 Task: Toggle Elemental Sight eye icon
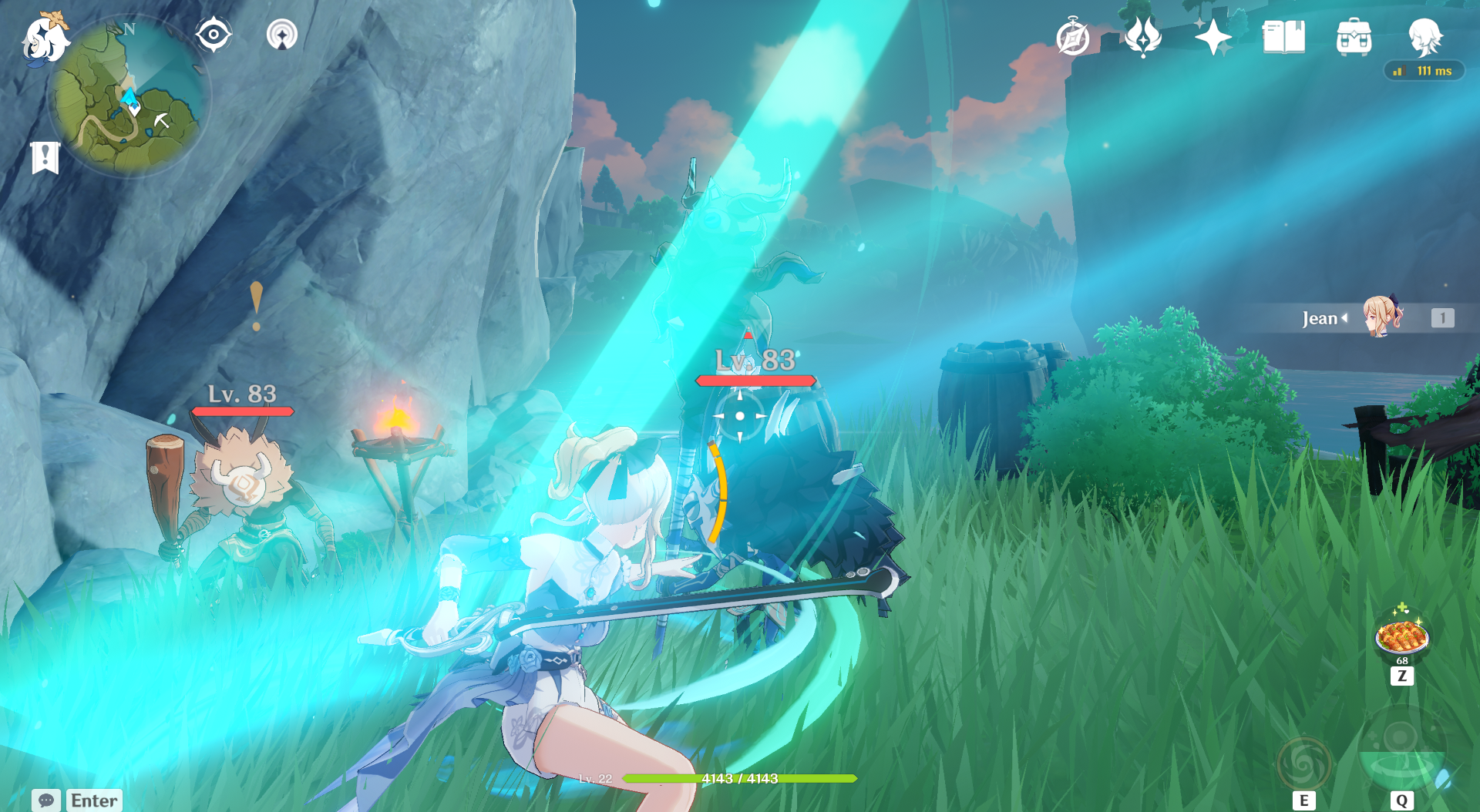point(214,35)
